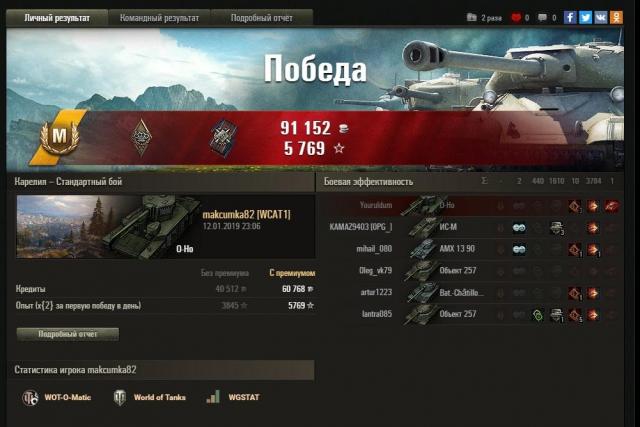Click player name makcumka82 [WCAT1]
Image resolution: width=640 pixels, height=427 pixels.
pos(246,215)
